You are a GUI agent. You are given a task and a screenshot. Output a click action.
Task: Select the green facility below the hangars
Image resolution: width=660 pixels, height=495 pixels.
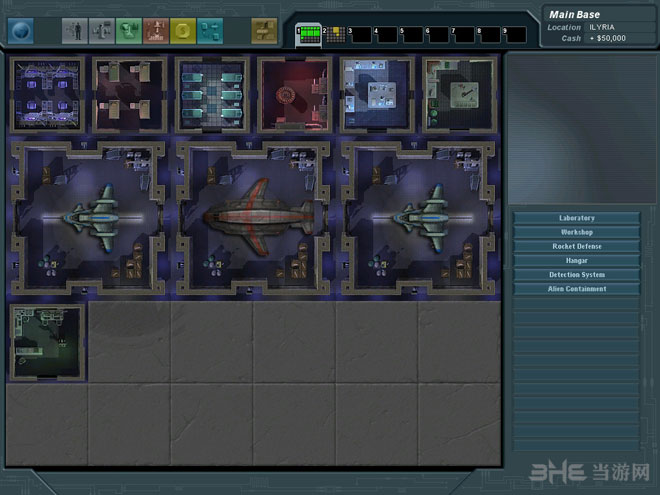coord(46,342)
